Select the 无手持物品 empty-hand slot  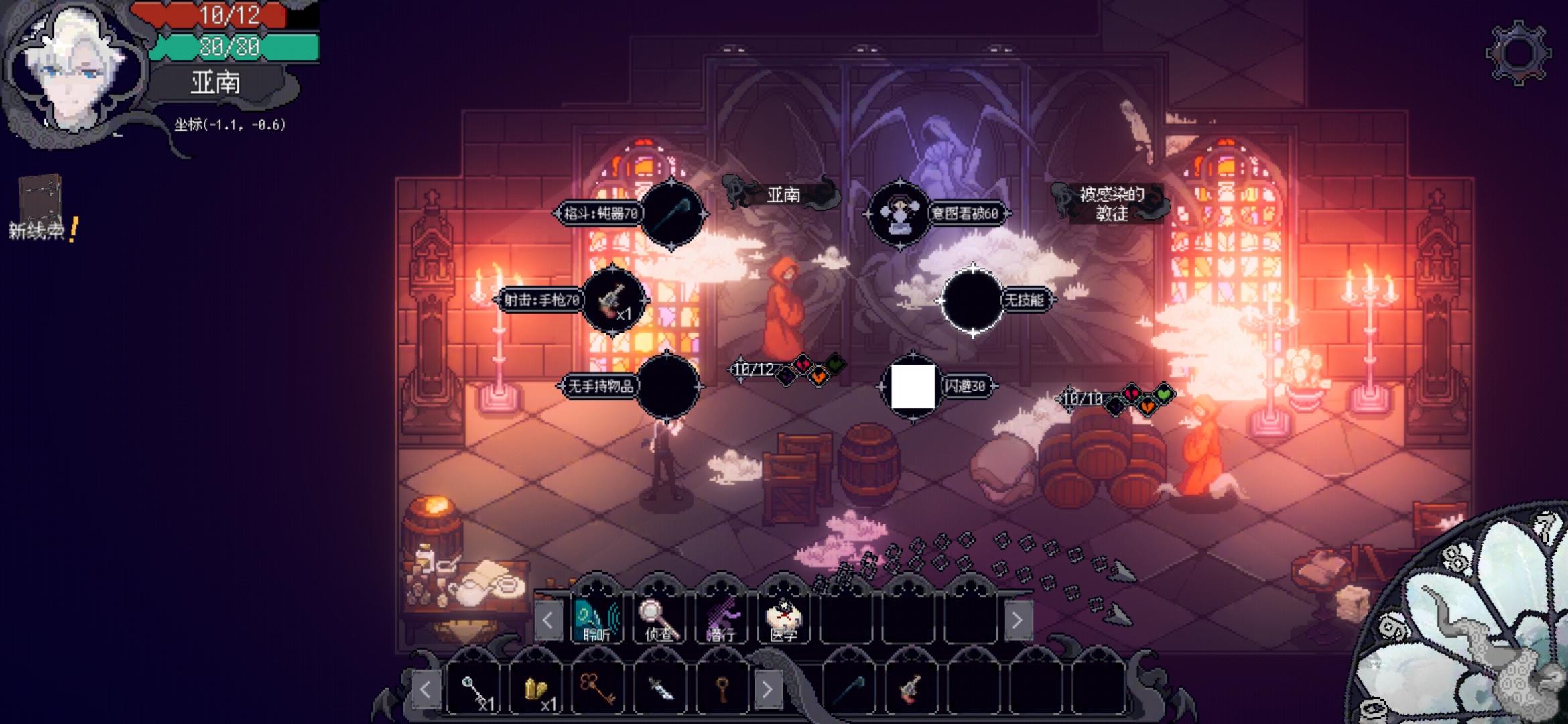pyautogui.click(x=667, y=386)
